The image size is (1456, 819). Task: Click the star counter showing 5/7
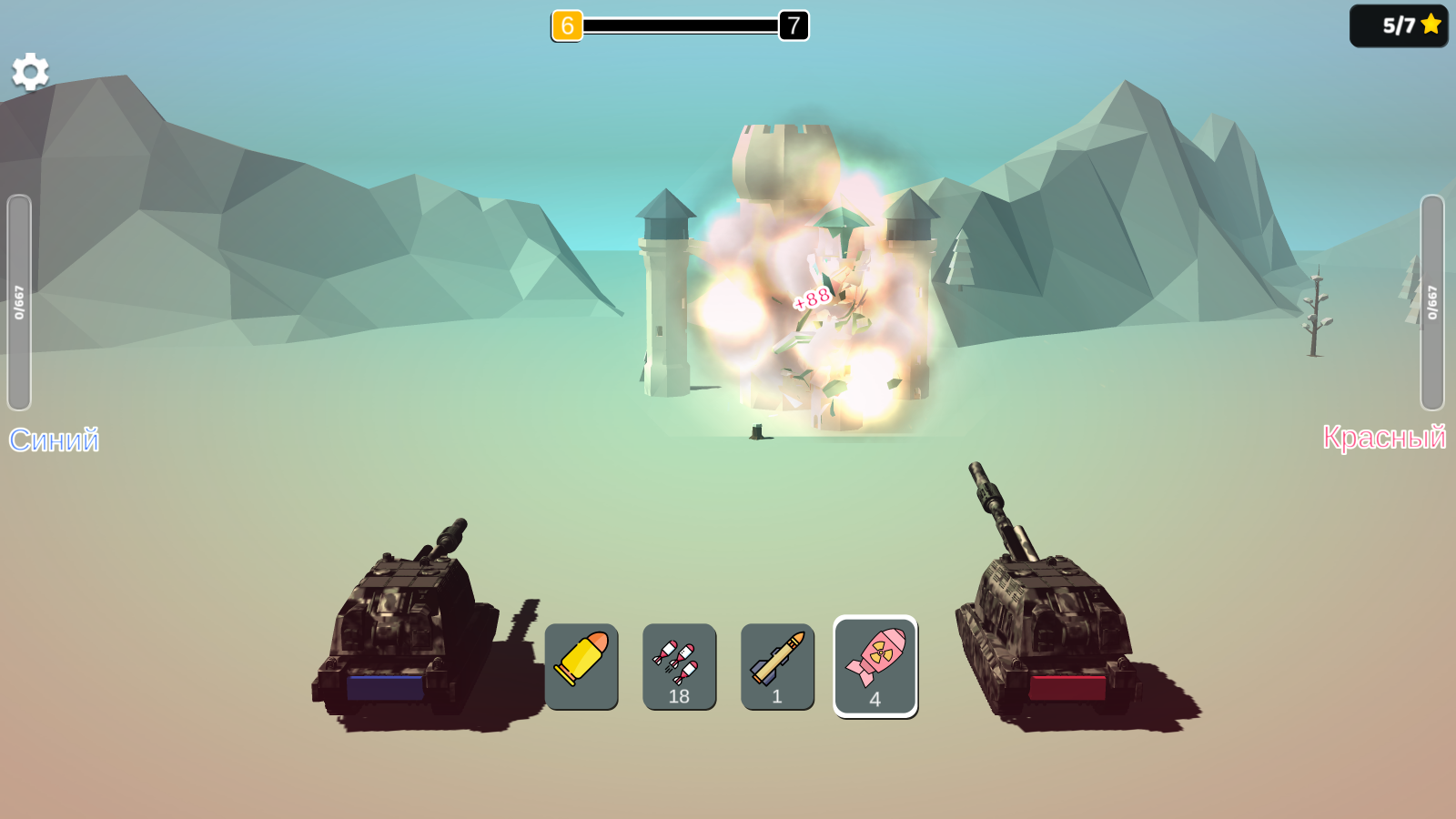tap(1399, 25)
